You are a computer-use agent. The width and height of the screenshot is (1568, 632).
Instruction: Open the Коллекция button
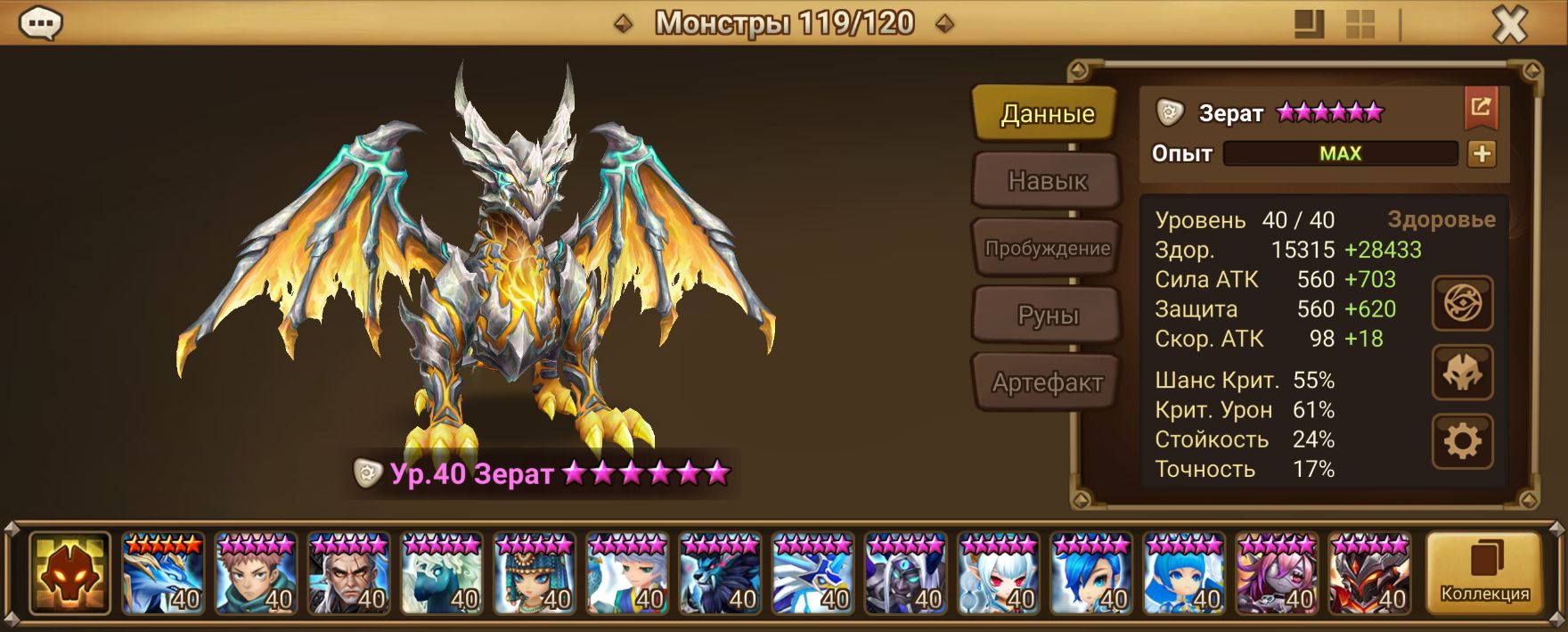pos(1484,573)
